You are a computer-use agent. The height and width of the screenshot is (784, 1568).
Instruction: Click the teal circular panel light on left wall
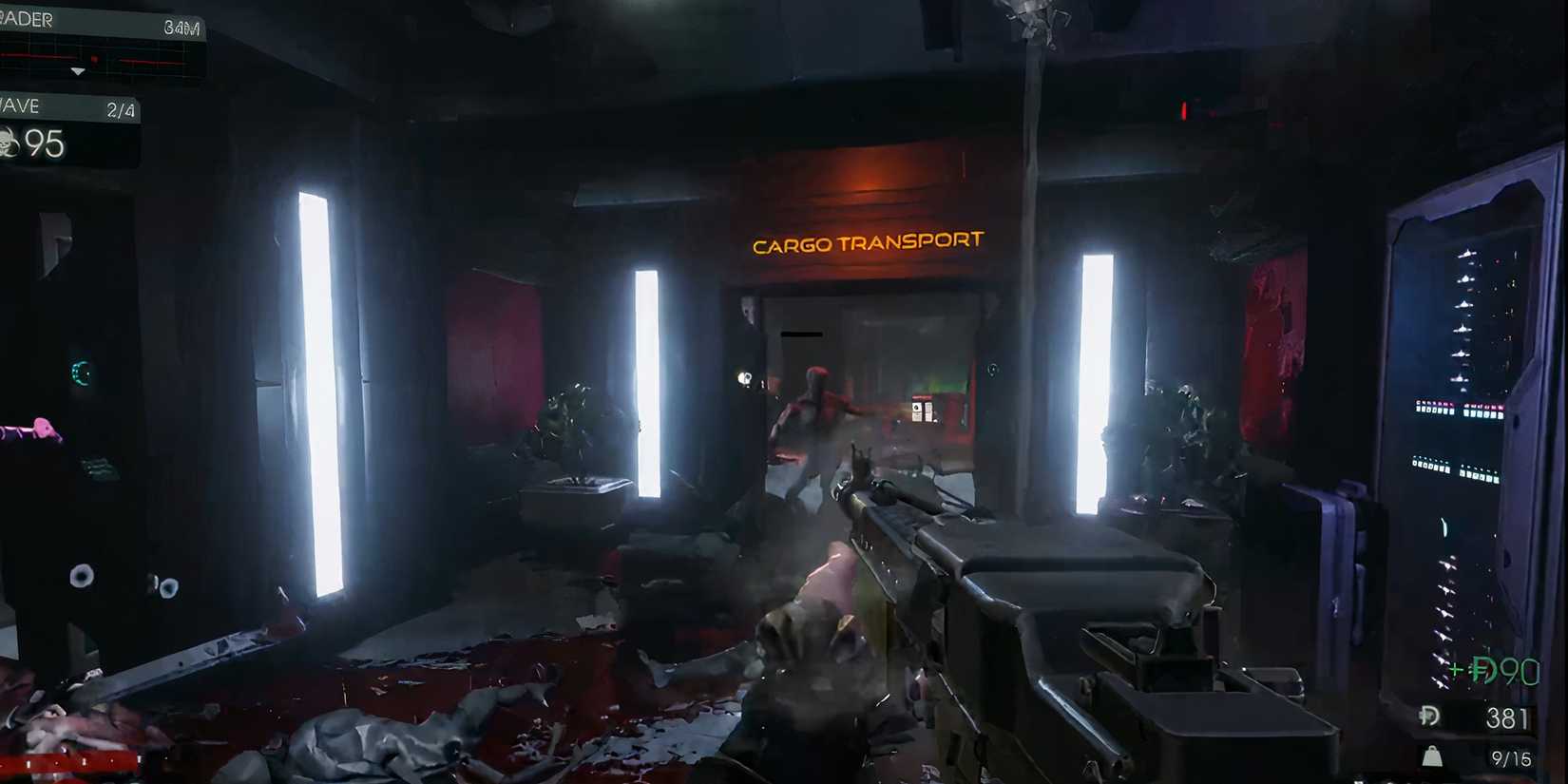tap(78, 371)
